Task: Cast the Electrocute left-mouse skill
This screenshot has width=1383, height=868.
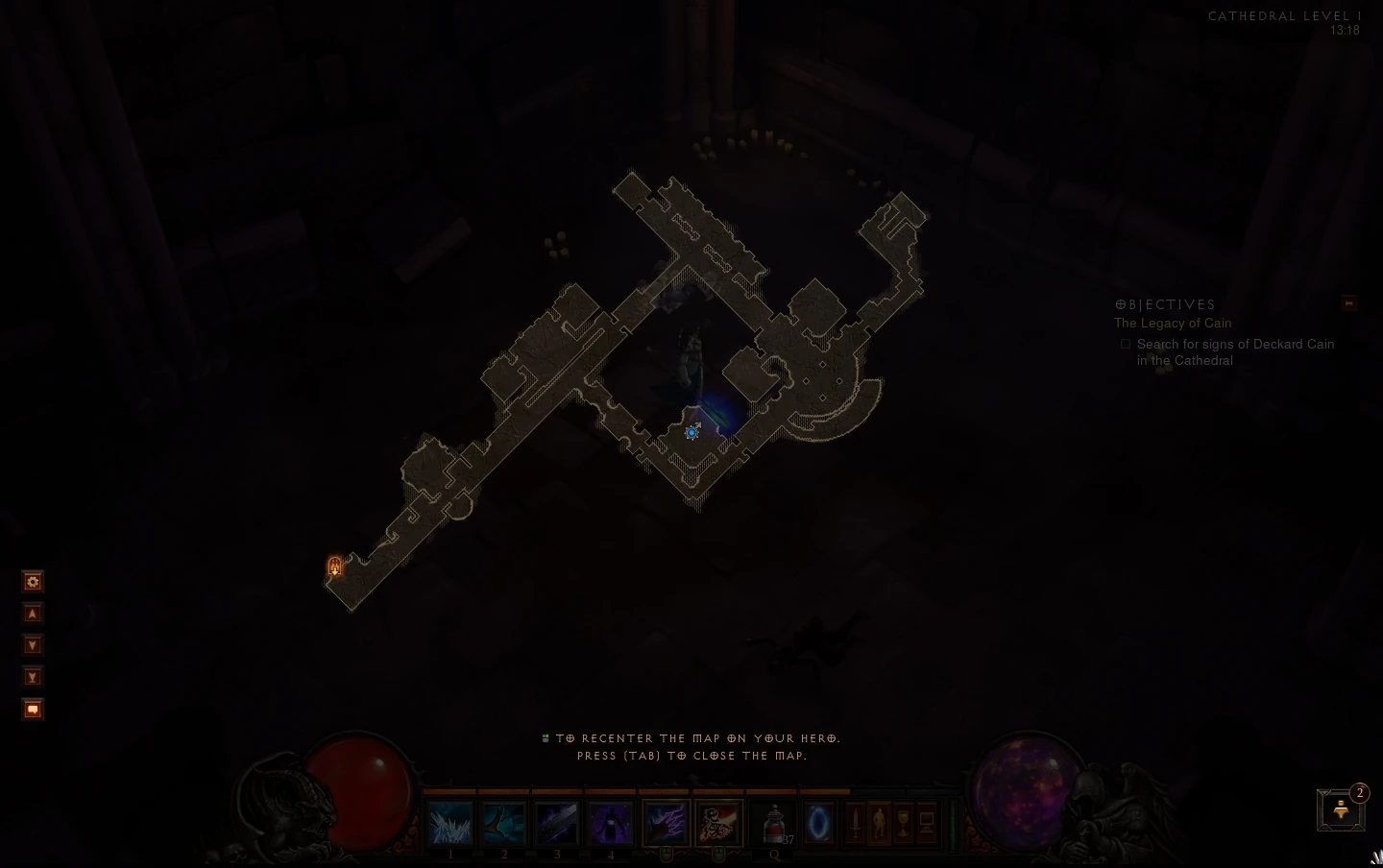Action: click(x=666, y=824)
